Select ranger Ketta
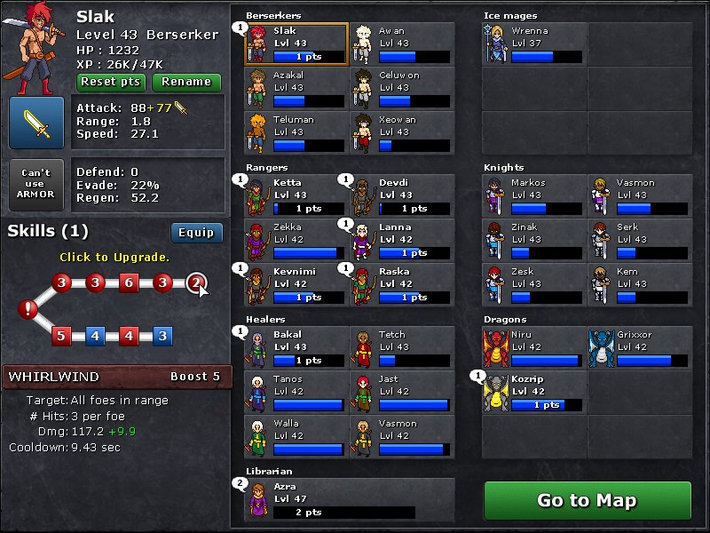The image size is (710, 533). pyautogui.click(x=296, y=196)
